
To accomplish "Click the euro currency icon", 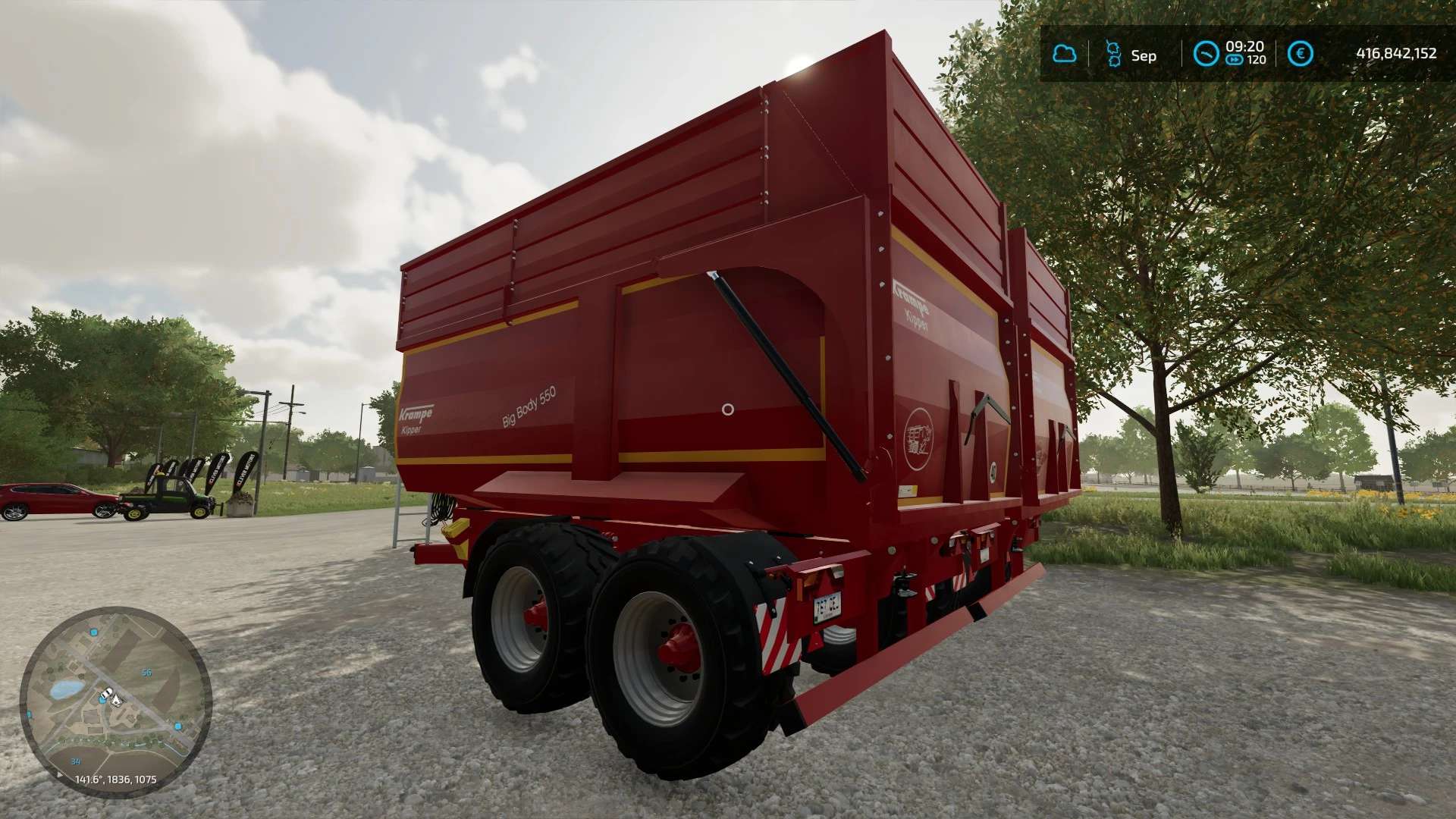I will [1301, 54].
